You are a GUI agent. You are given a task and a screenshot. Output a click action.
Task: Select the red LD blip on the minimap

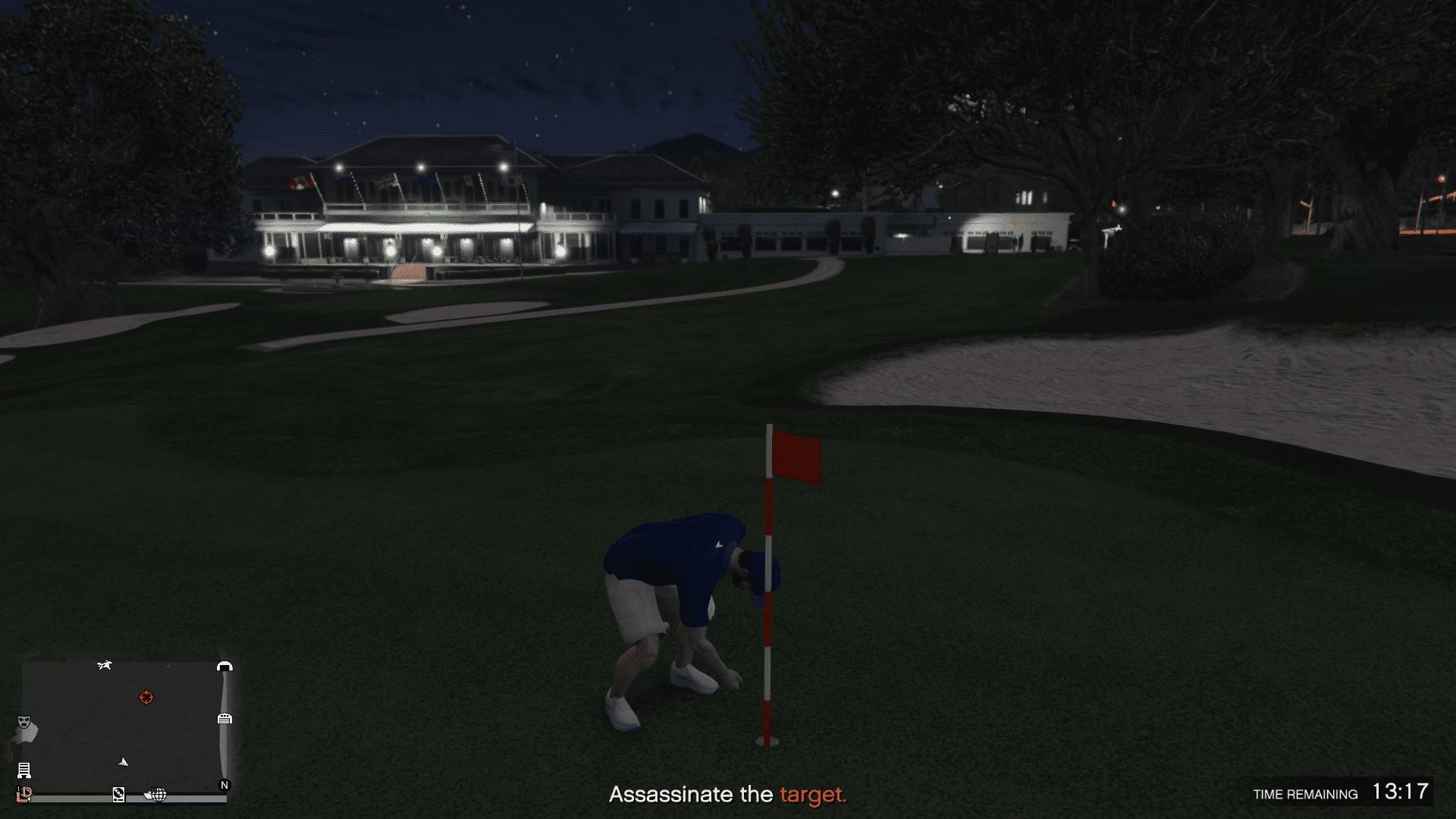tap(24, 793)
